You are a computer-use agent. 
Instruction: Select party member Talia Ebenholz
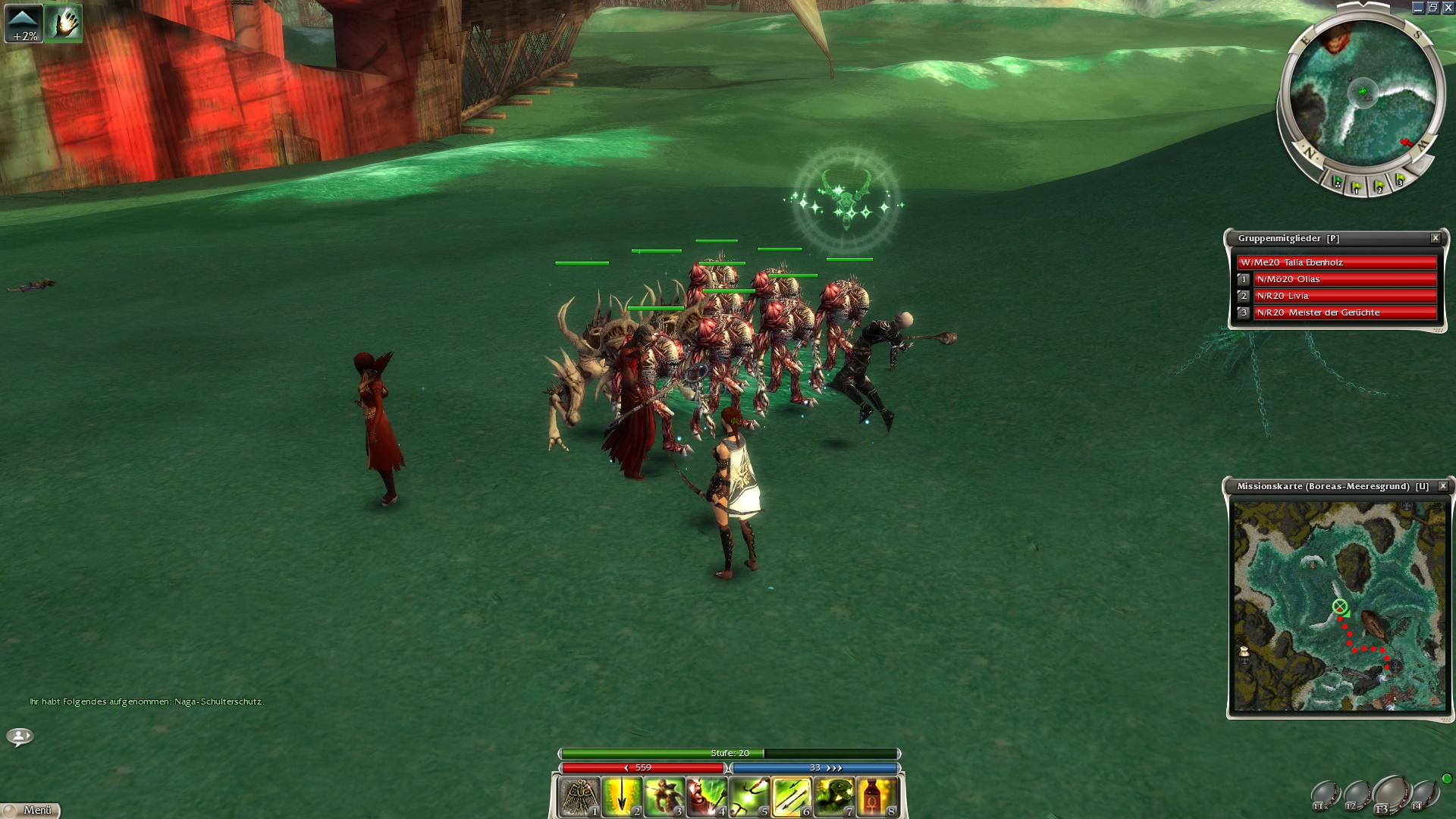click(1336, 262)
